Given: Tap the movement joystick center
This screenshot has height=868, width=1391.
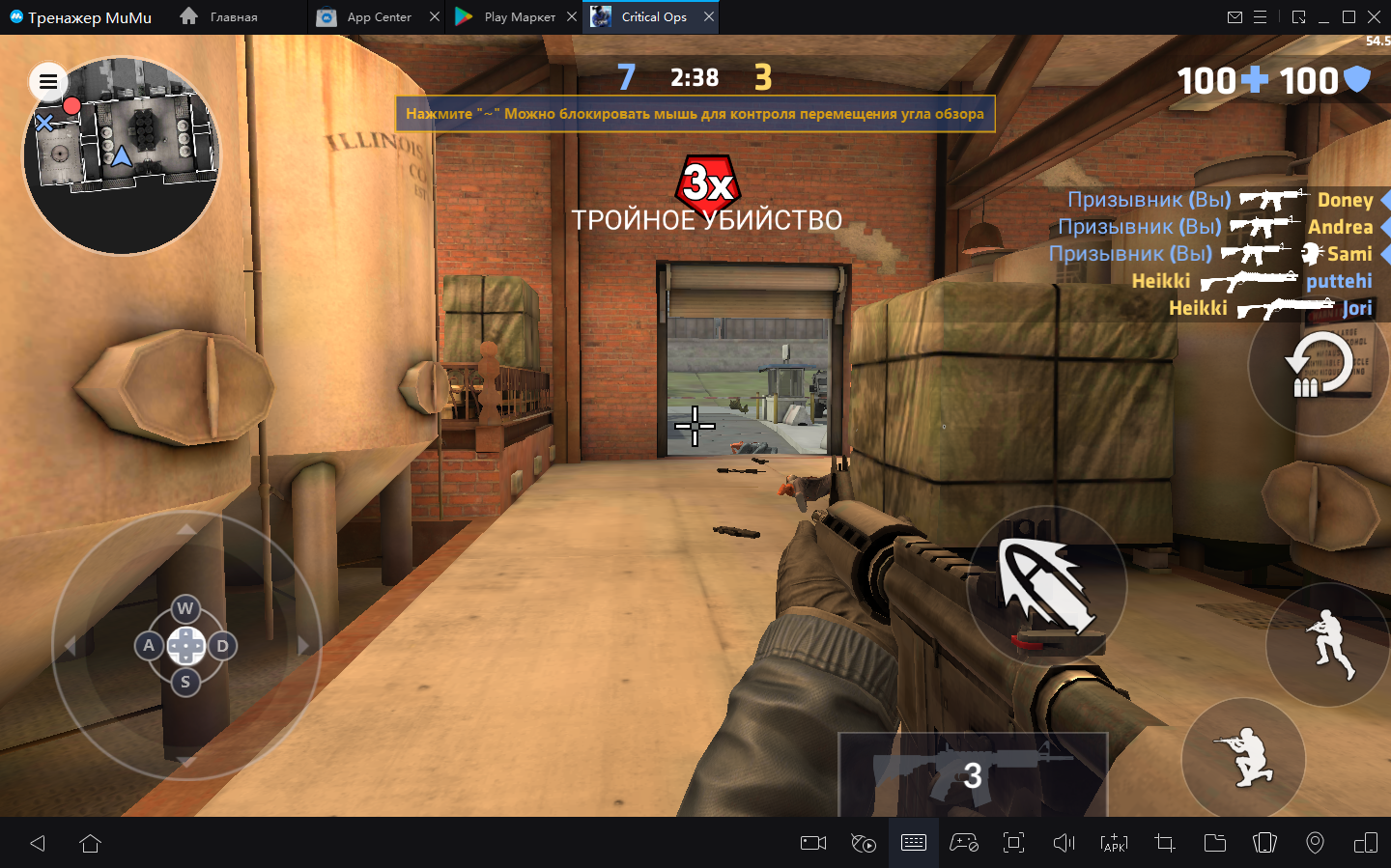Looking at the screenshot, I should tap(185, 646).
